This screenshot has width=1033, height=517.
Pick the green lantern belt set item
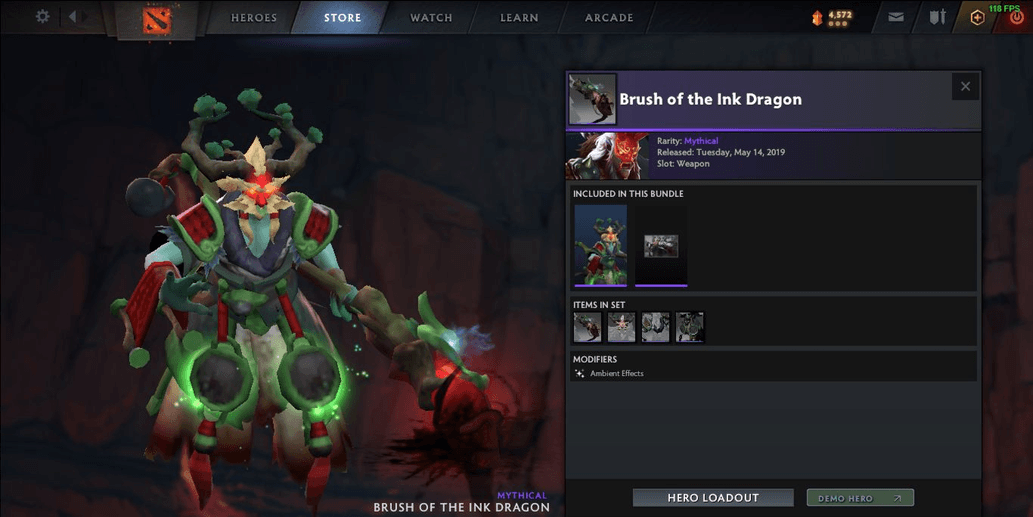(x=689, y=327)
